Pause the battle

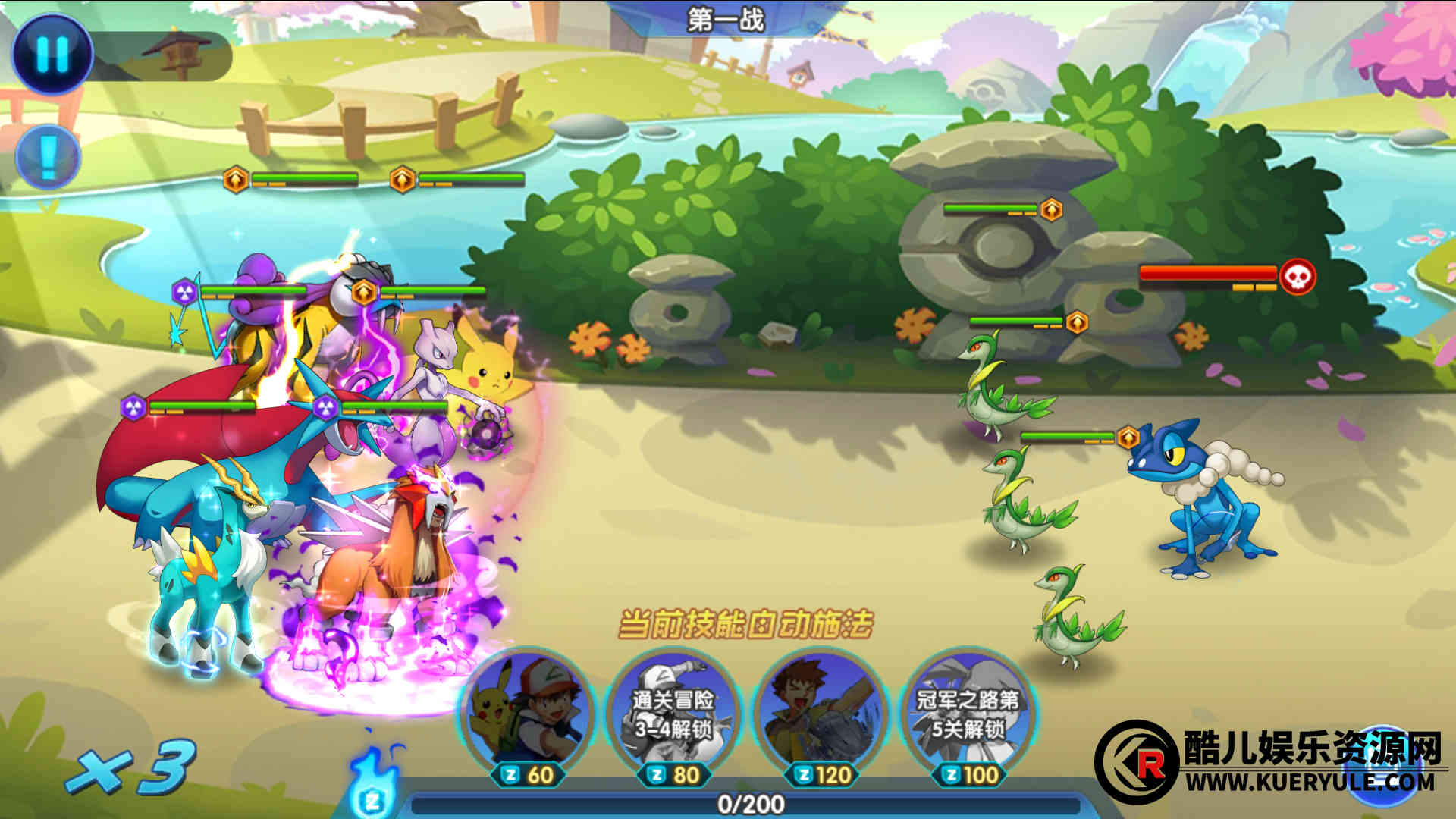52,53
